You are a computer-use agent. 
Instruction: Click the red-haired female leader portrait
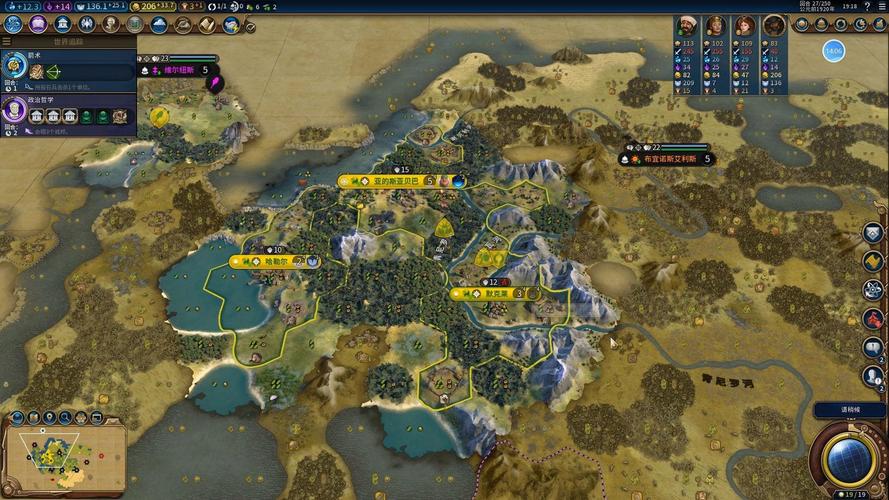click(744, 26)
